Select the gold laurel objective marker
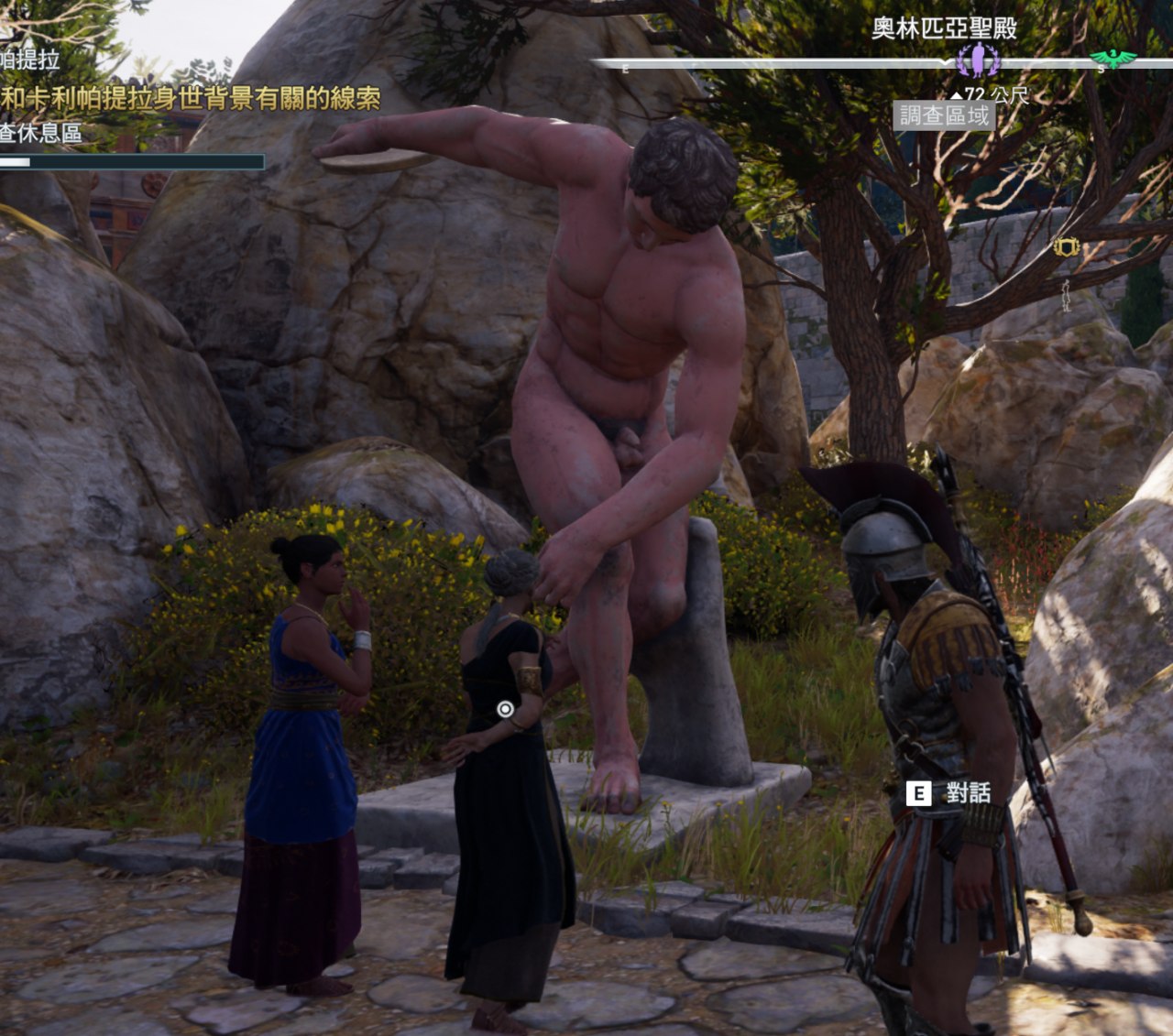1173x1036 pixels. tap(1066, 246)
